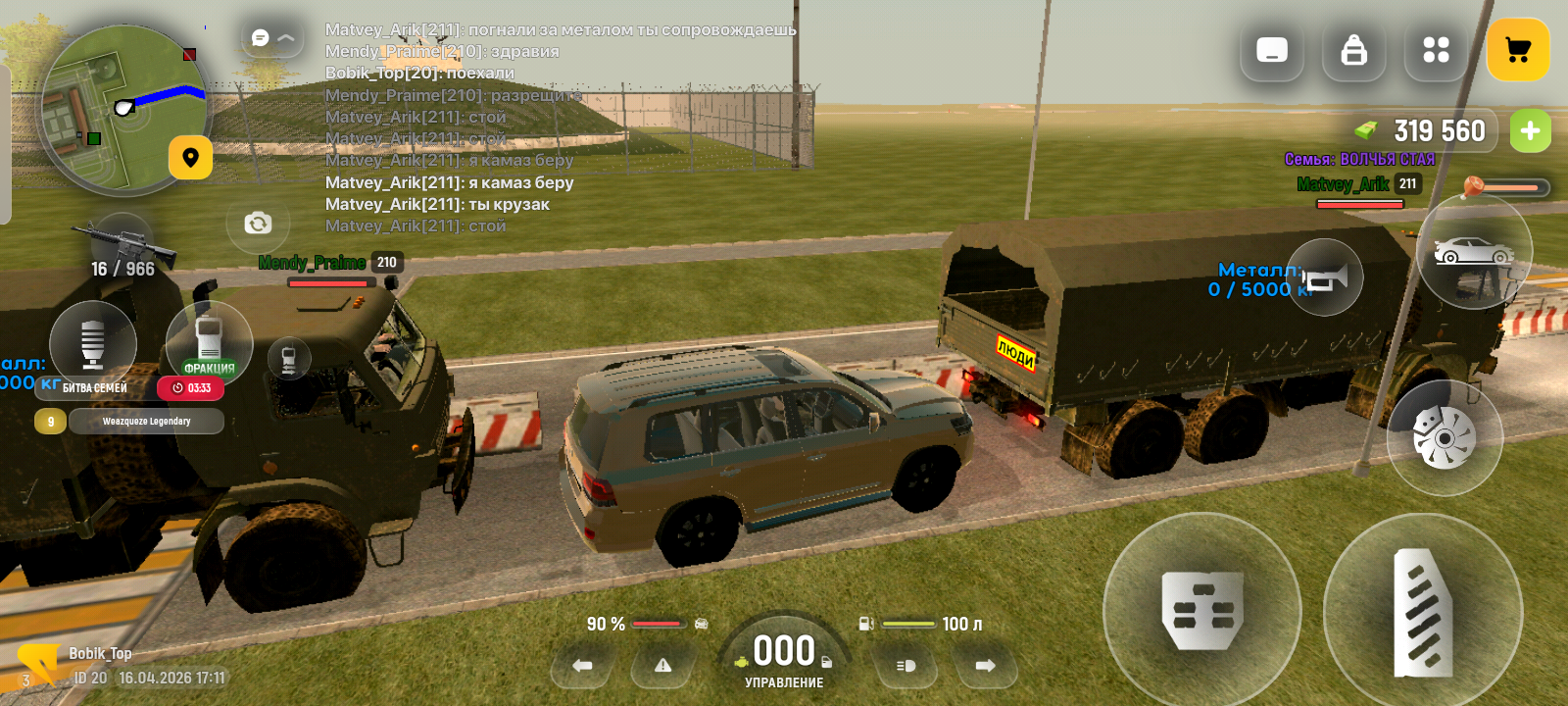The image size is (1568, 706).
Task: Turn on the hazard warning lights
Action: (x=663, y=666)
